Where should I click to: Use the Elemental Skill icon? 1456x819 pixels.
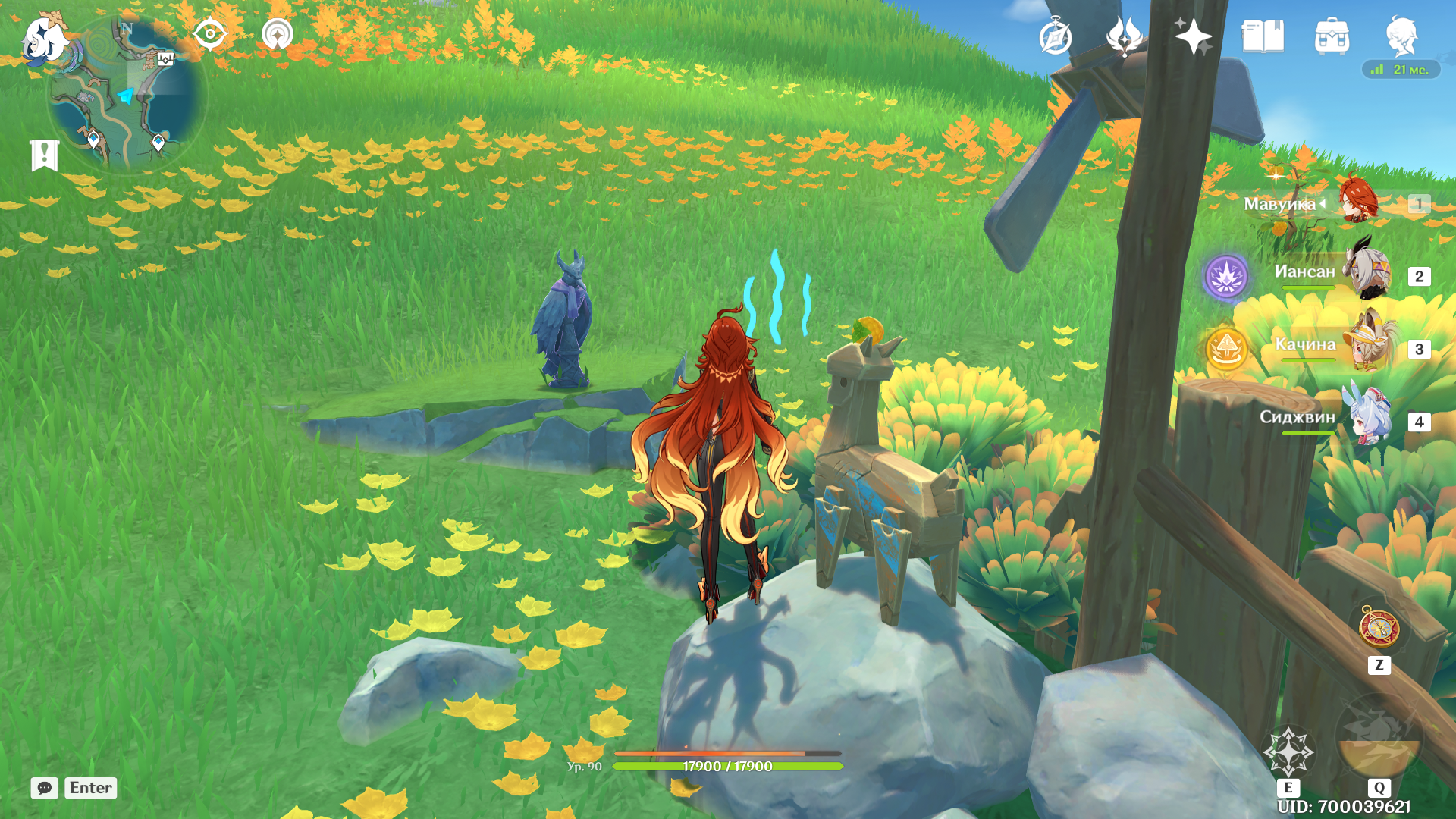pos(1288,752)
